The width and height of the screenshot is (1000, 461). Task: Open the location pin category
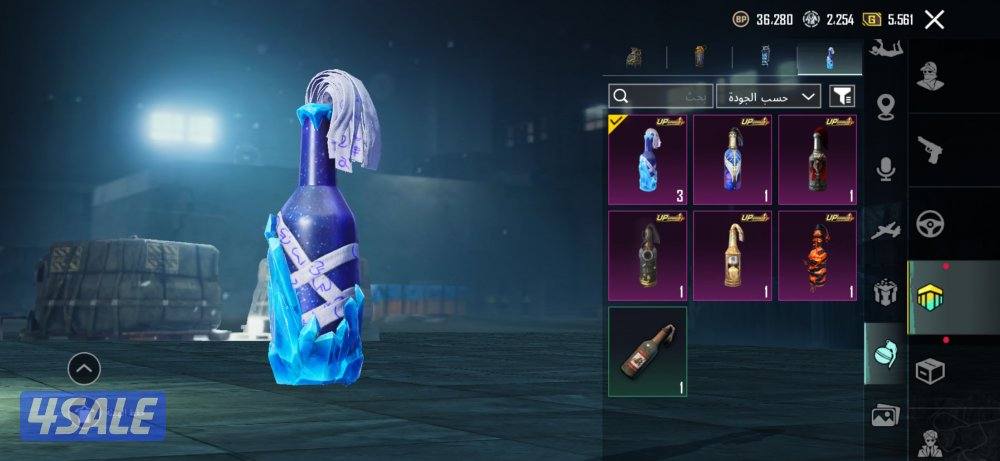pyautogui.click(x=885, y=107)
